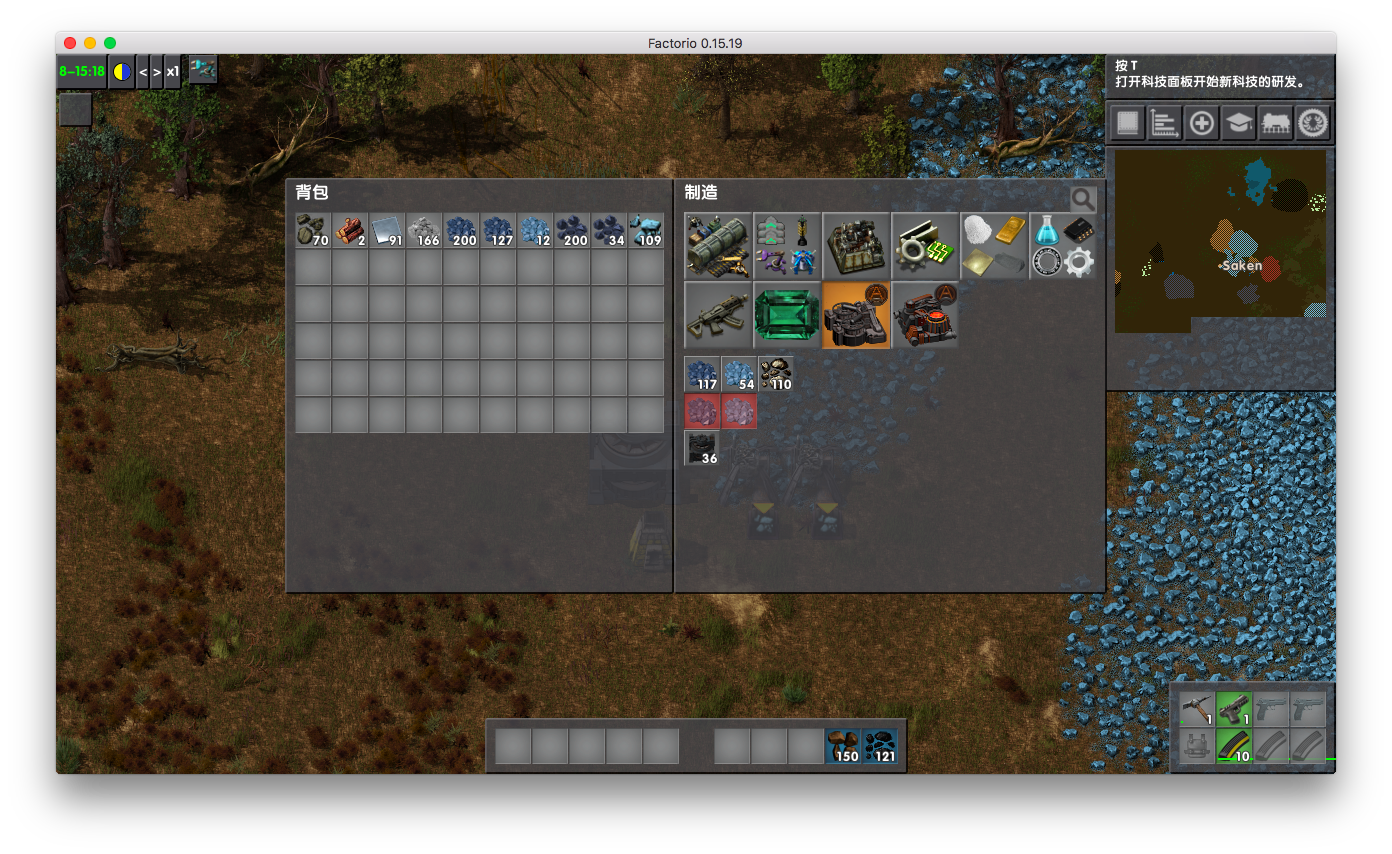Open the train overview button

1276,123
